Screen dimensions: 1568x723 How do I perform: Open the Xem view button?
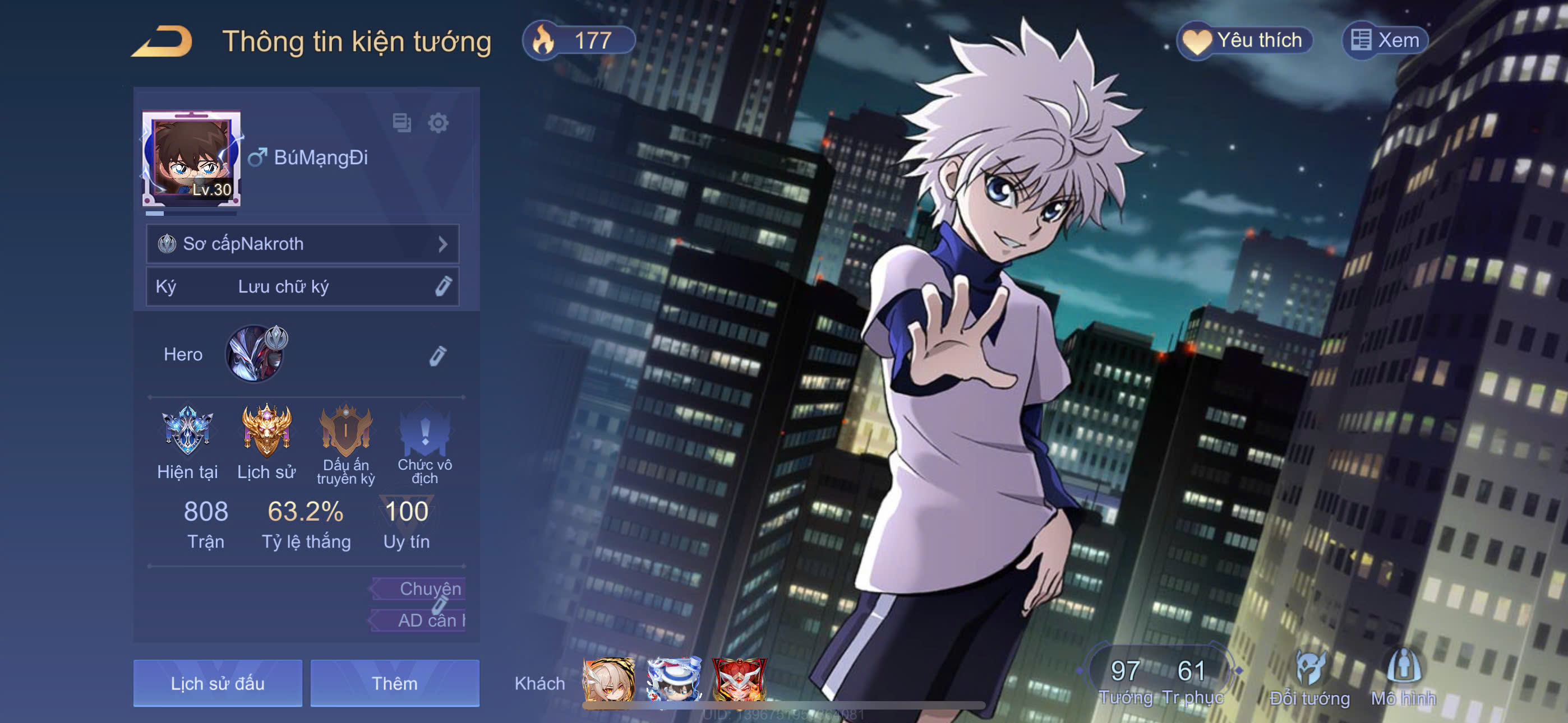(x=1385, y=41)
